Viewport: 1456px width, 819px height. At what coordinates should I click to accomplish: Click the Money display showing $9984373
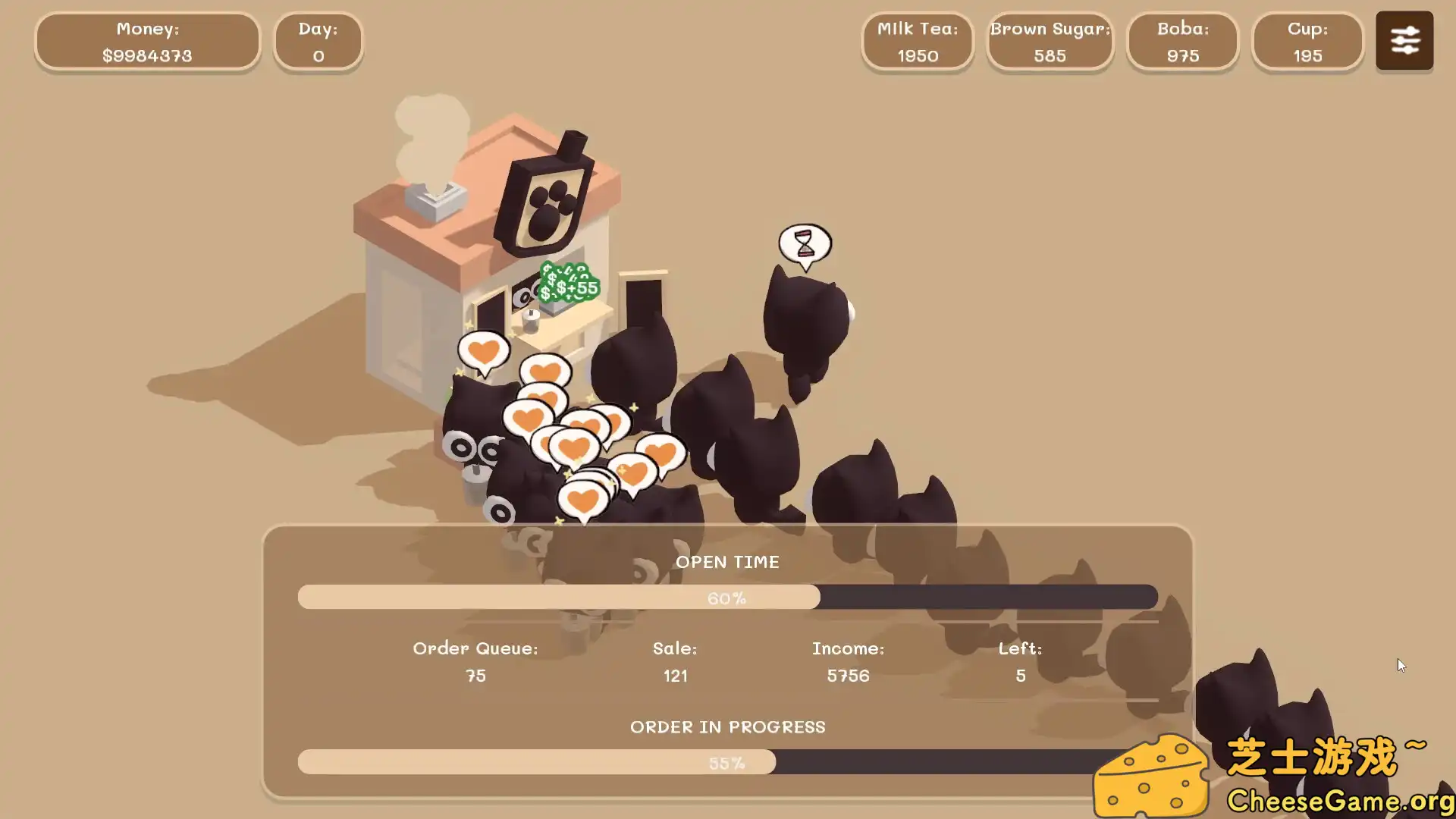coord(147,42)
